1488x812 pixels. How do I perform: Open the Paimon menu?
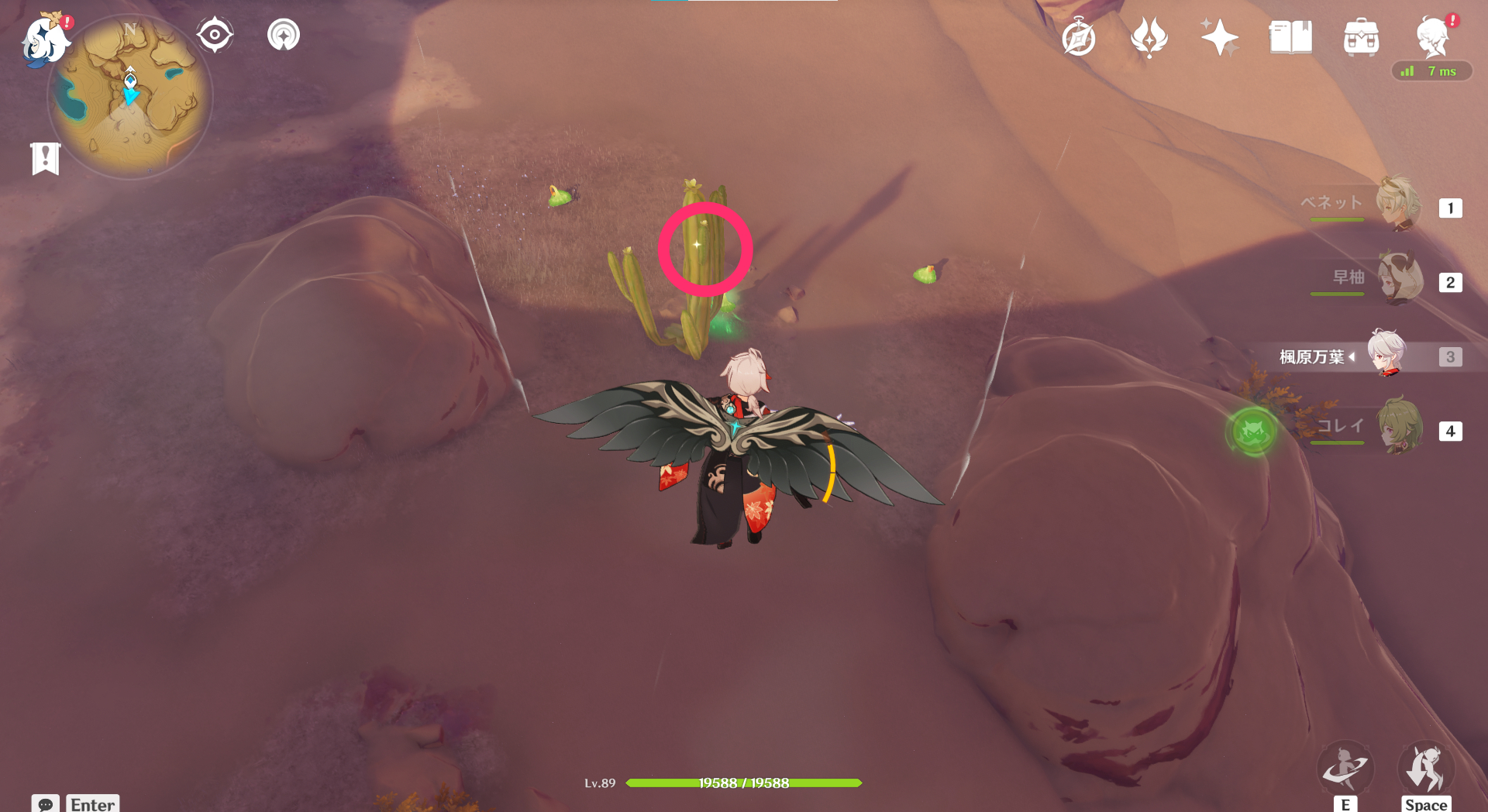pos(45,41)
